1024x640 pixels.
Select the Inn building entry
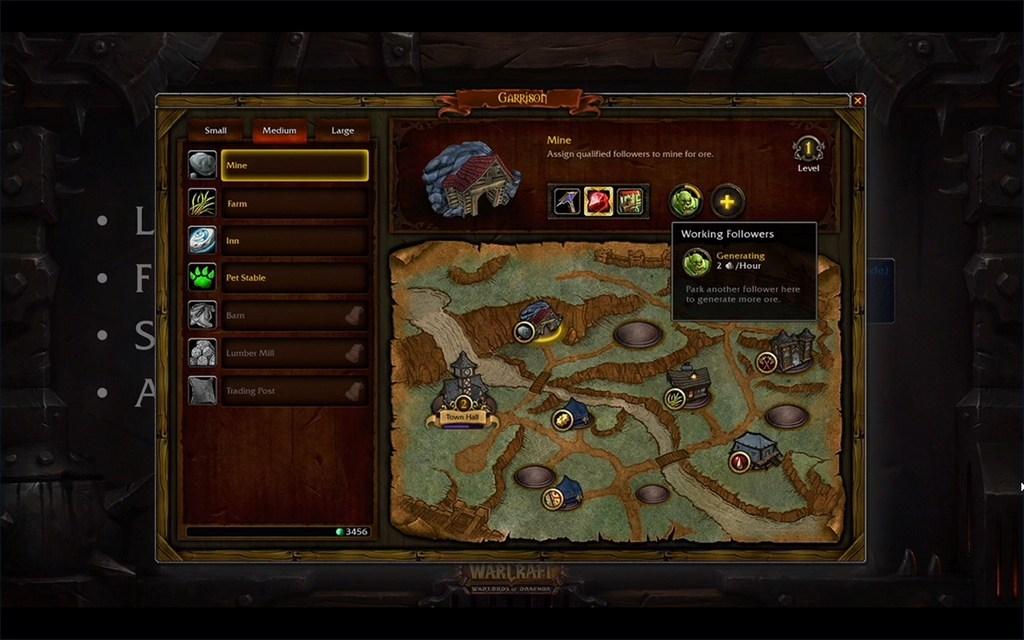tap(293, 240)
